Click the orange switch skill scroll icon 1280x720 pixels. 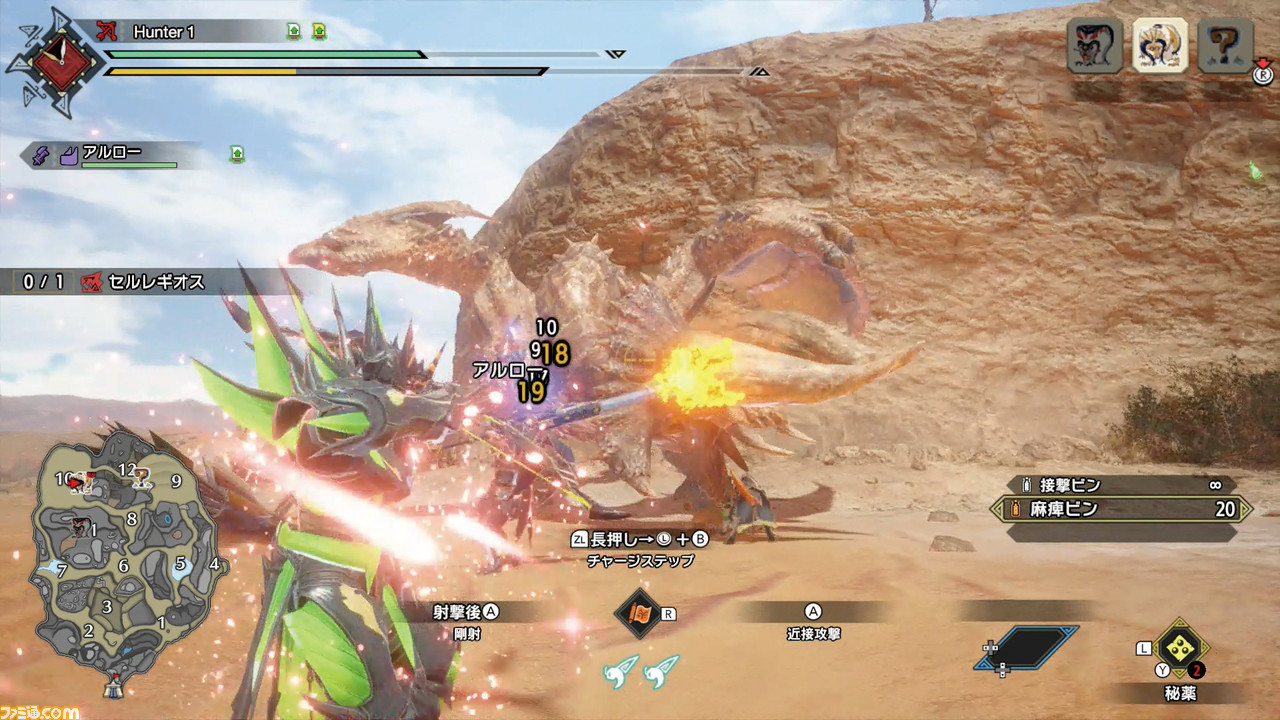click(x=638, y=613)
